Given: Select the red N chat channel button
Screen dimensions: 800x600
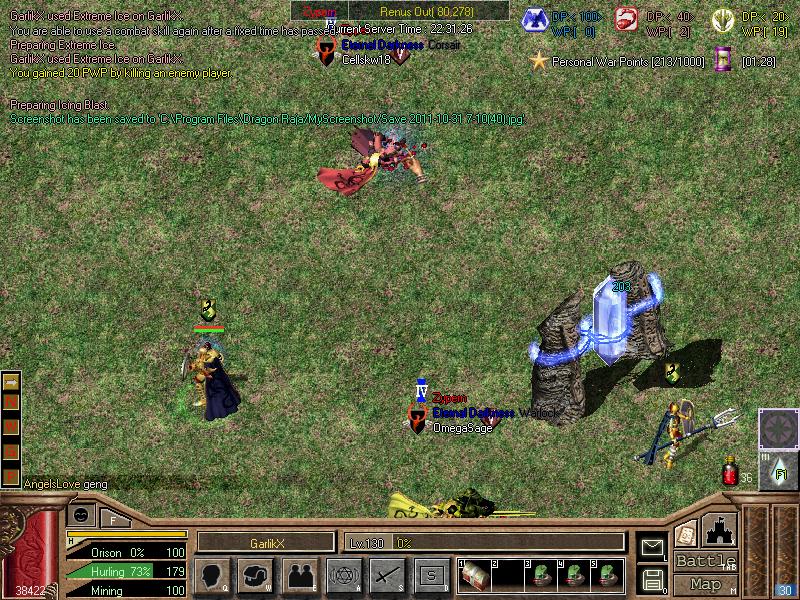Looking at the screenshot, I should (12, 401).
